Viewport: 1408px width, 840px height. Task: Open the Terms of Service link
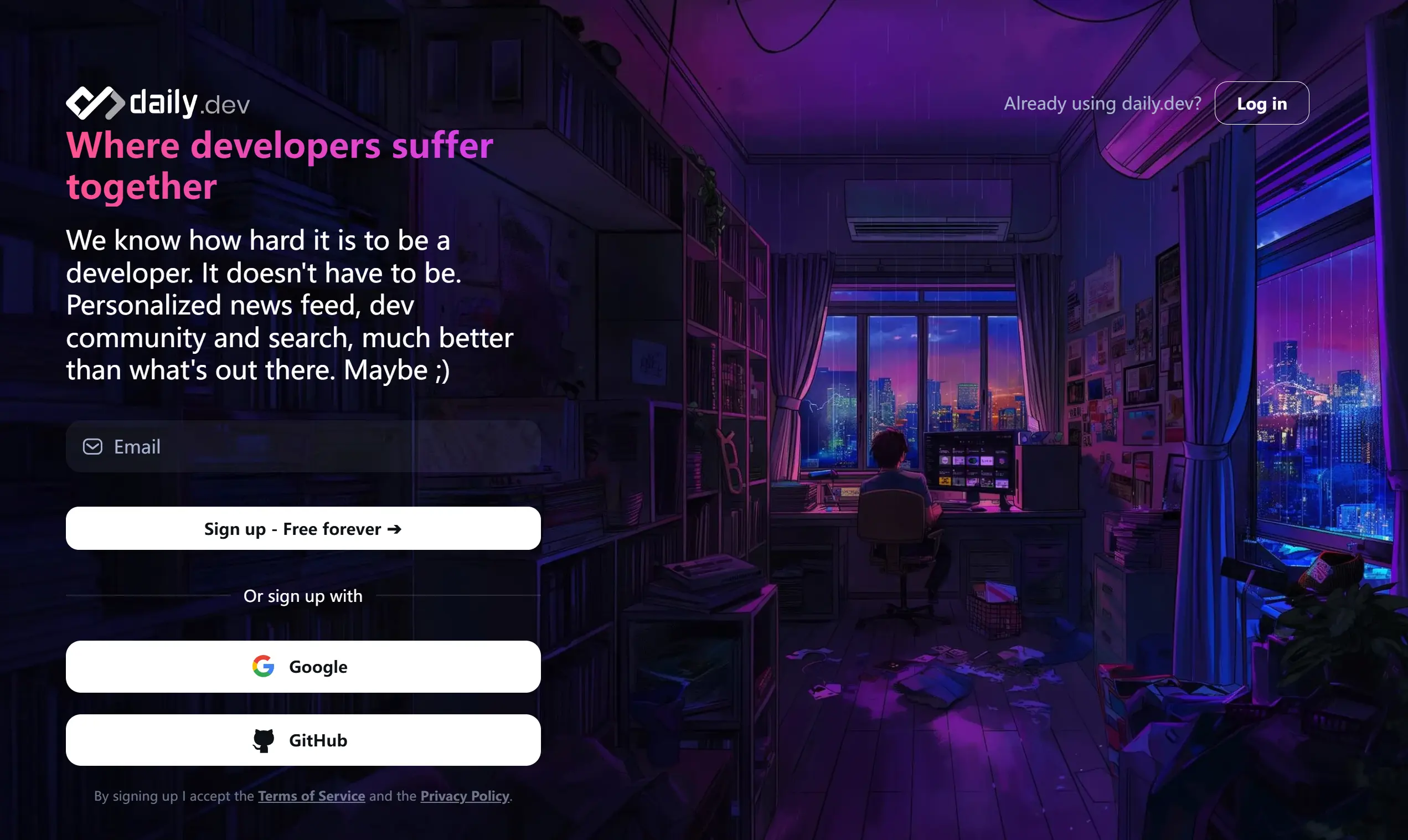311,796
